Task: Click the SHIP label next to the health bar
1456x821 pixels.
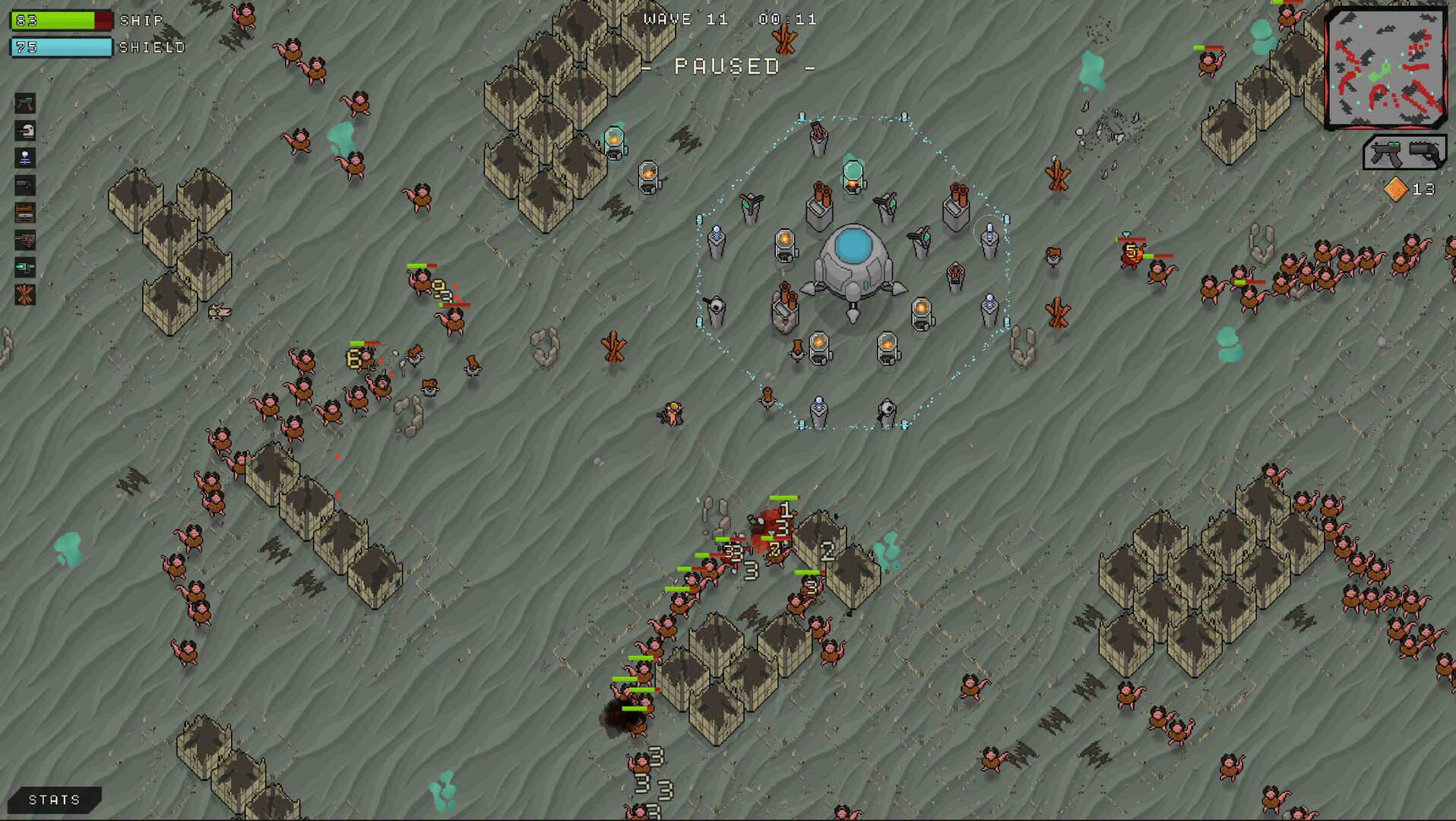Action: [x=141, y=21]
